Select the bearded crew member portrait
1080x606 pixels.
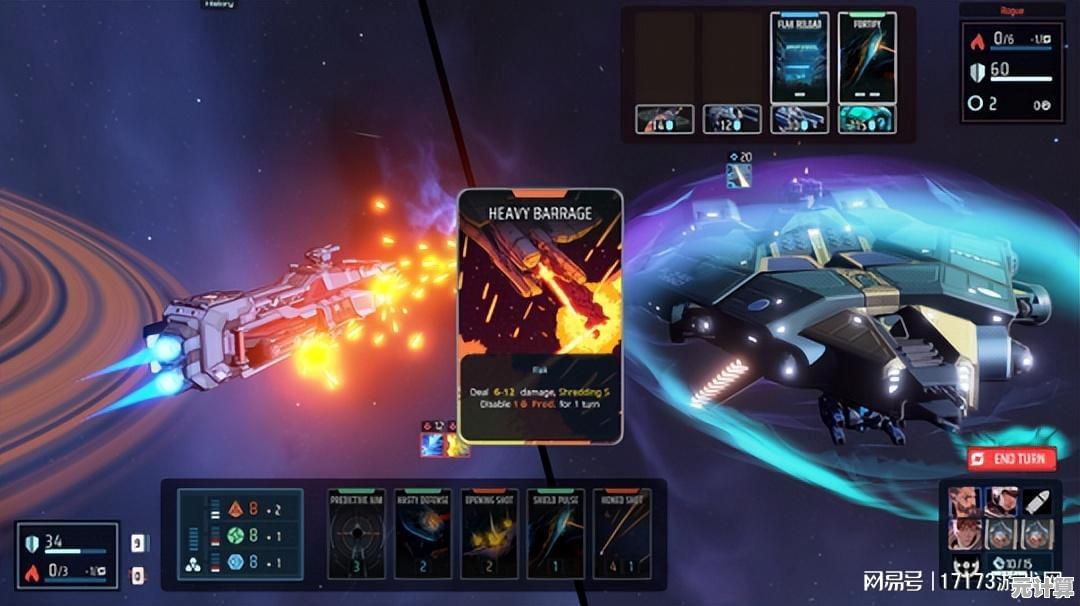[x=962, y=501]
